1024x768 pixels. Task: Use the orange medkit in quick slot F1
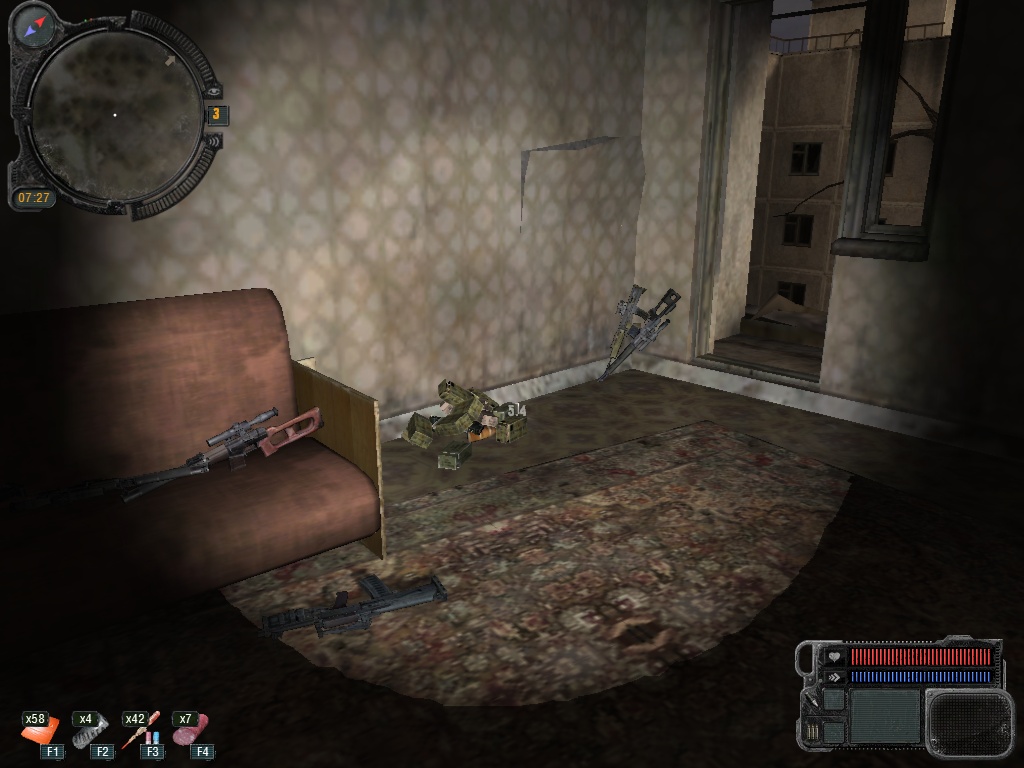(42, 731)
